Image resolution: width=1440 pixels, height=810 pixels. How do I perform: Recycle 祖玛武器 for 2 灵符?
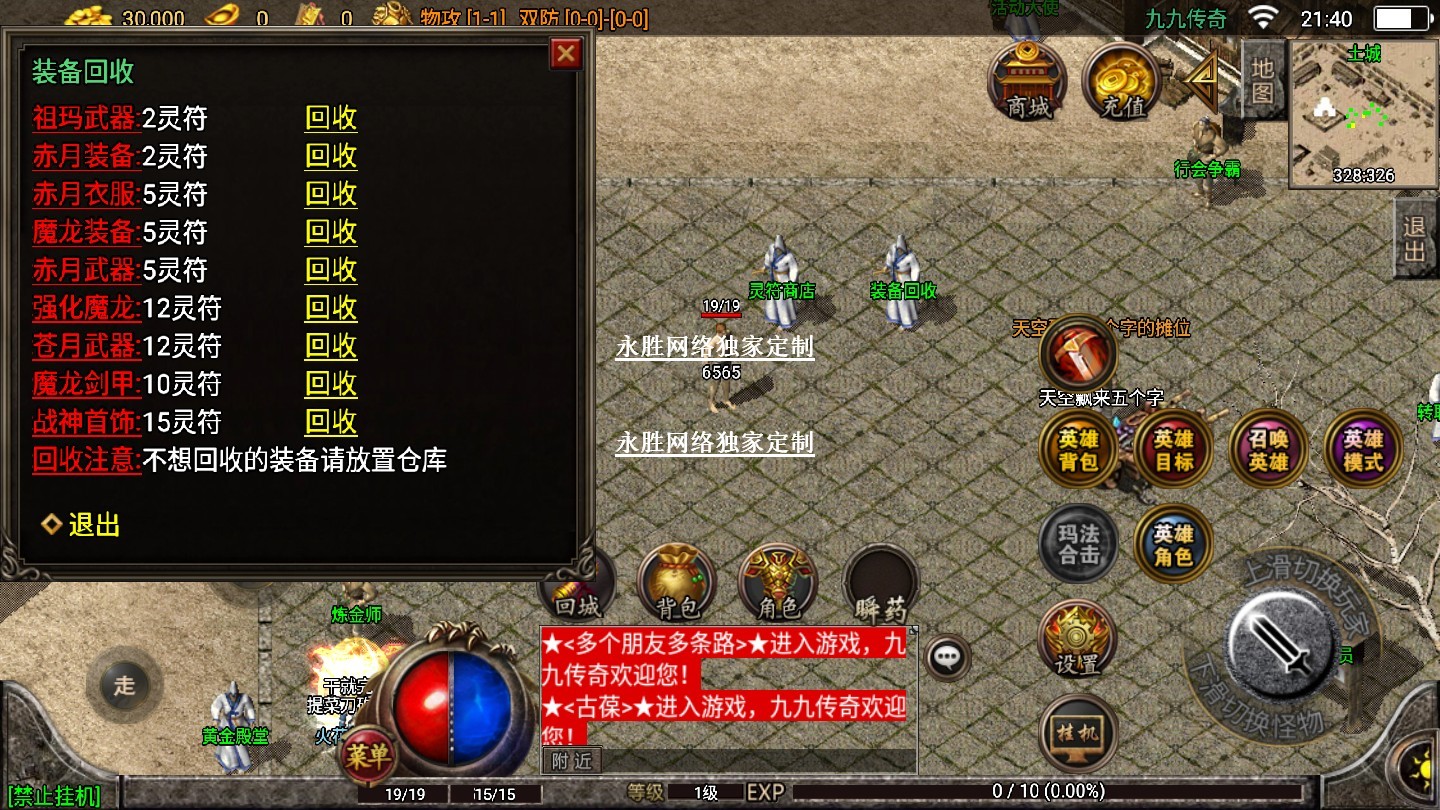[x=330, y=119]
